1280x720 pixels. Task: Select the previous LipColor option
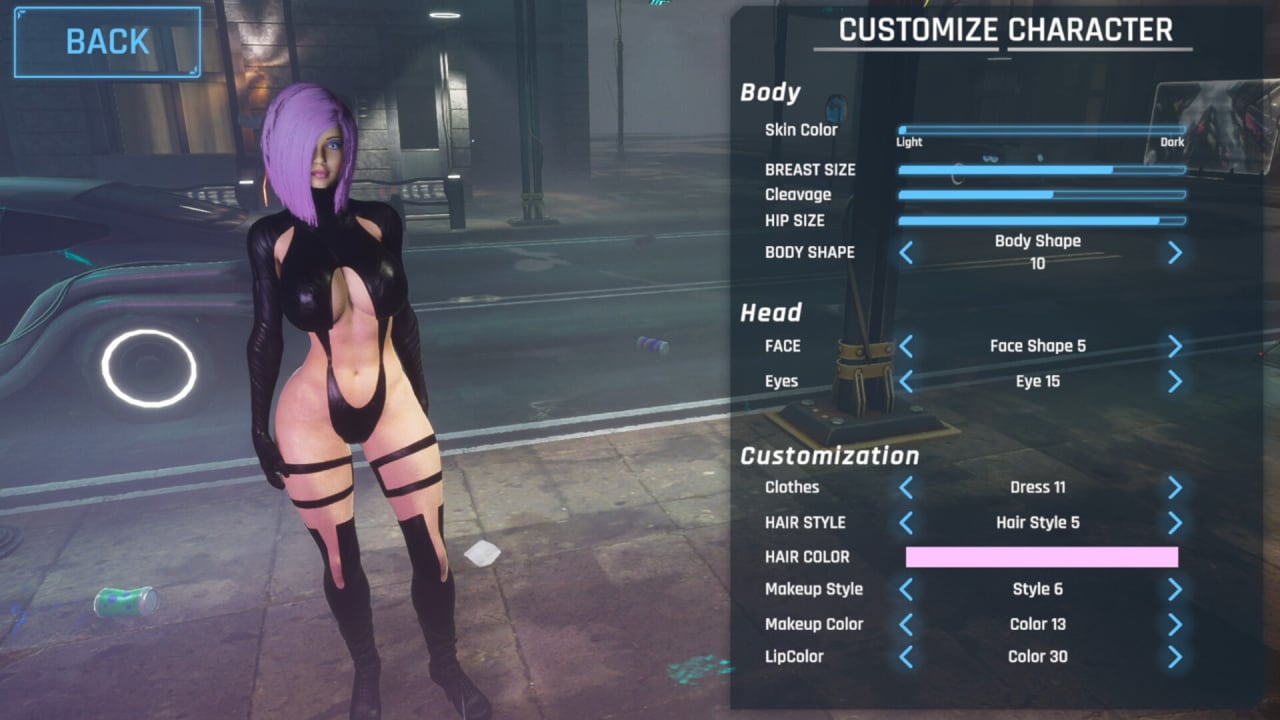point(906,657)
